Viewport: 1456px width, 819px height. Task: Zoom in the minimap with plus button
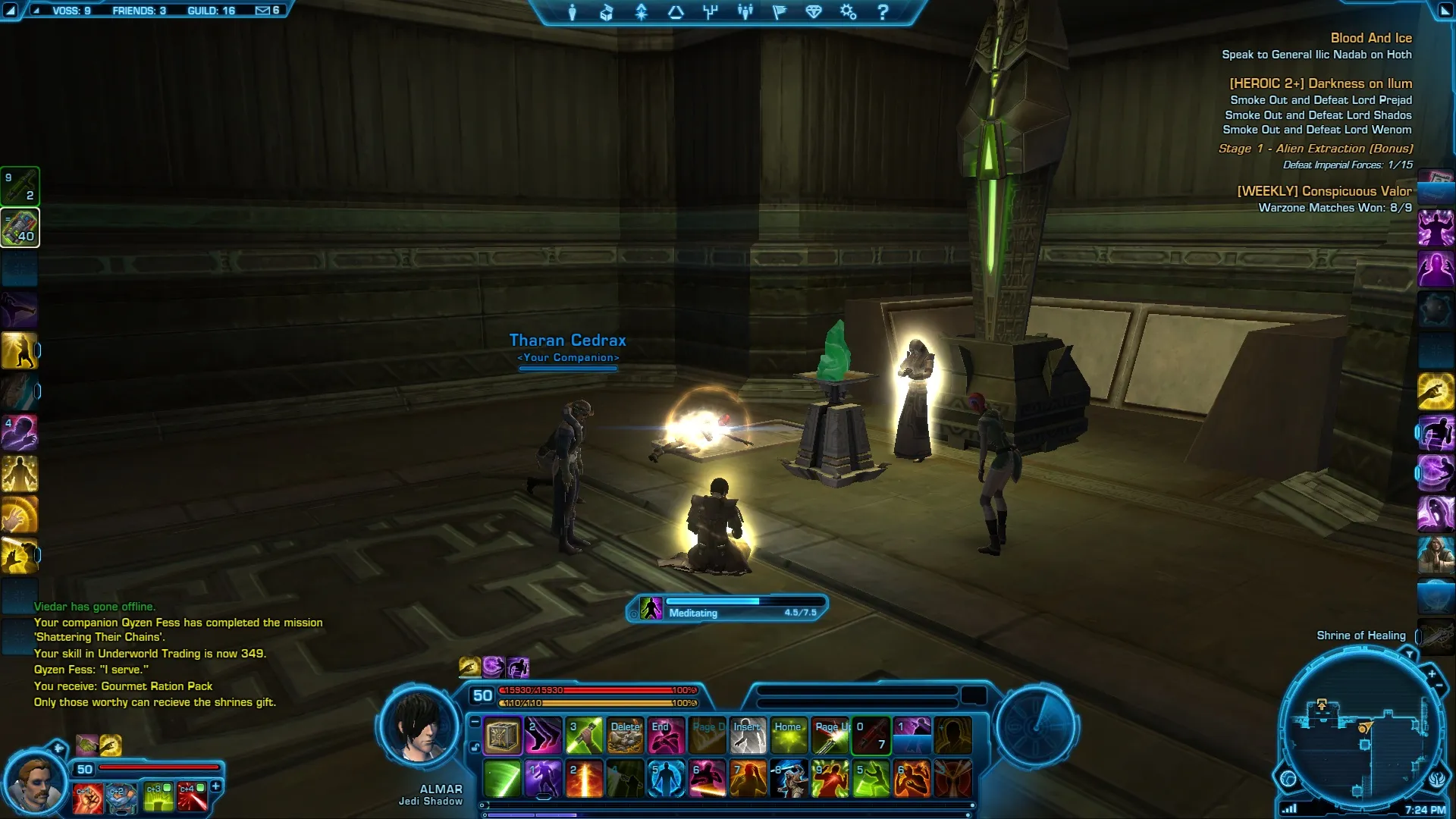click(x=1432, y=673)
